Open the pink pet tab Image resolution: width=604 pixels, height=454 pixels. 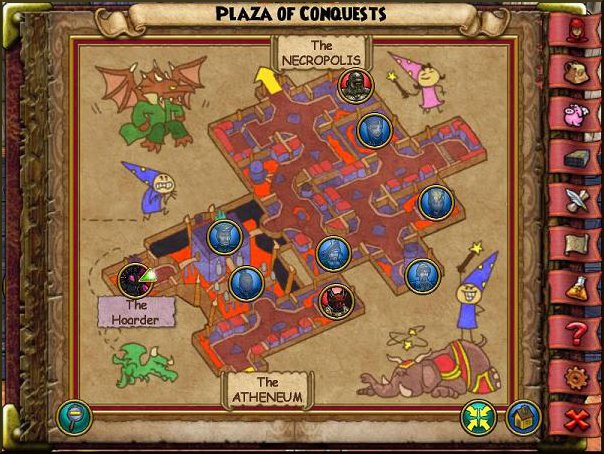pos(575,113)
